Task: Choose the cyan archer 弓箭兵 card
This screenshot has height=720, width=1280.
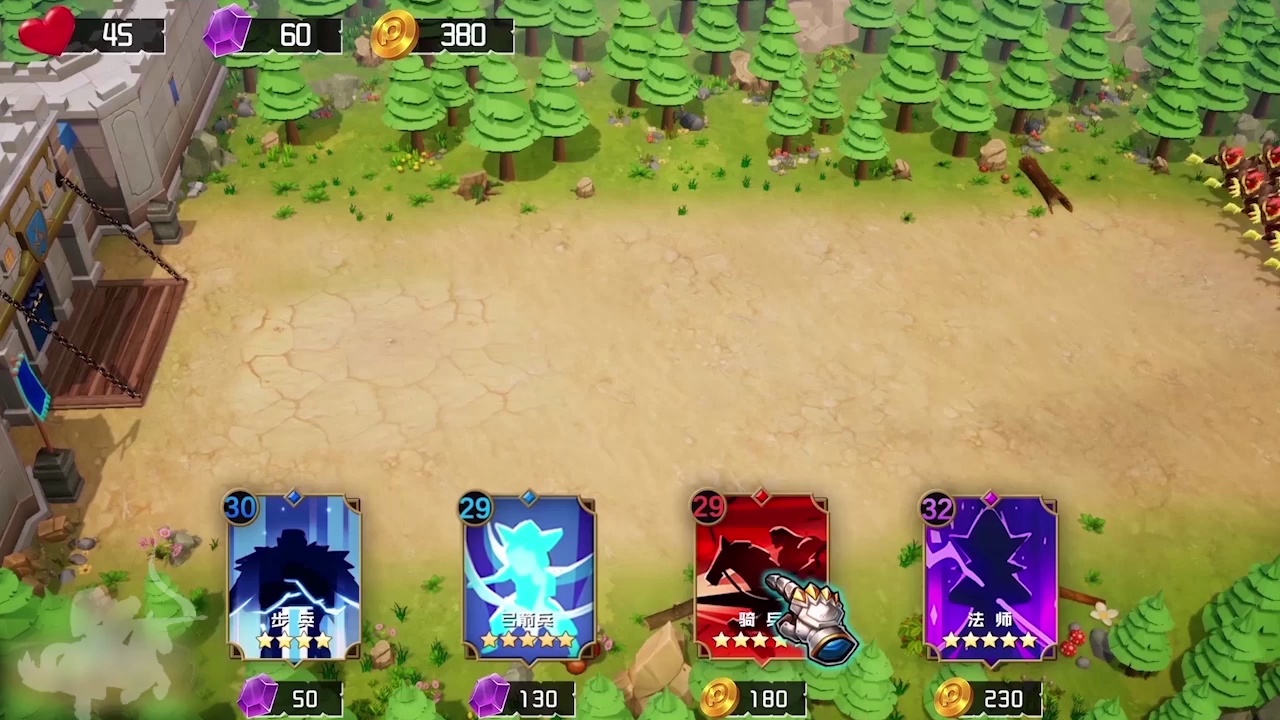Action: [529, 577]
